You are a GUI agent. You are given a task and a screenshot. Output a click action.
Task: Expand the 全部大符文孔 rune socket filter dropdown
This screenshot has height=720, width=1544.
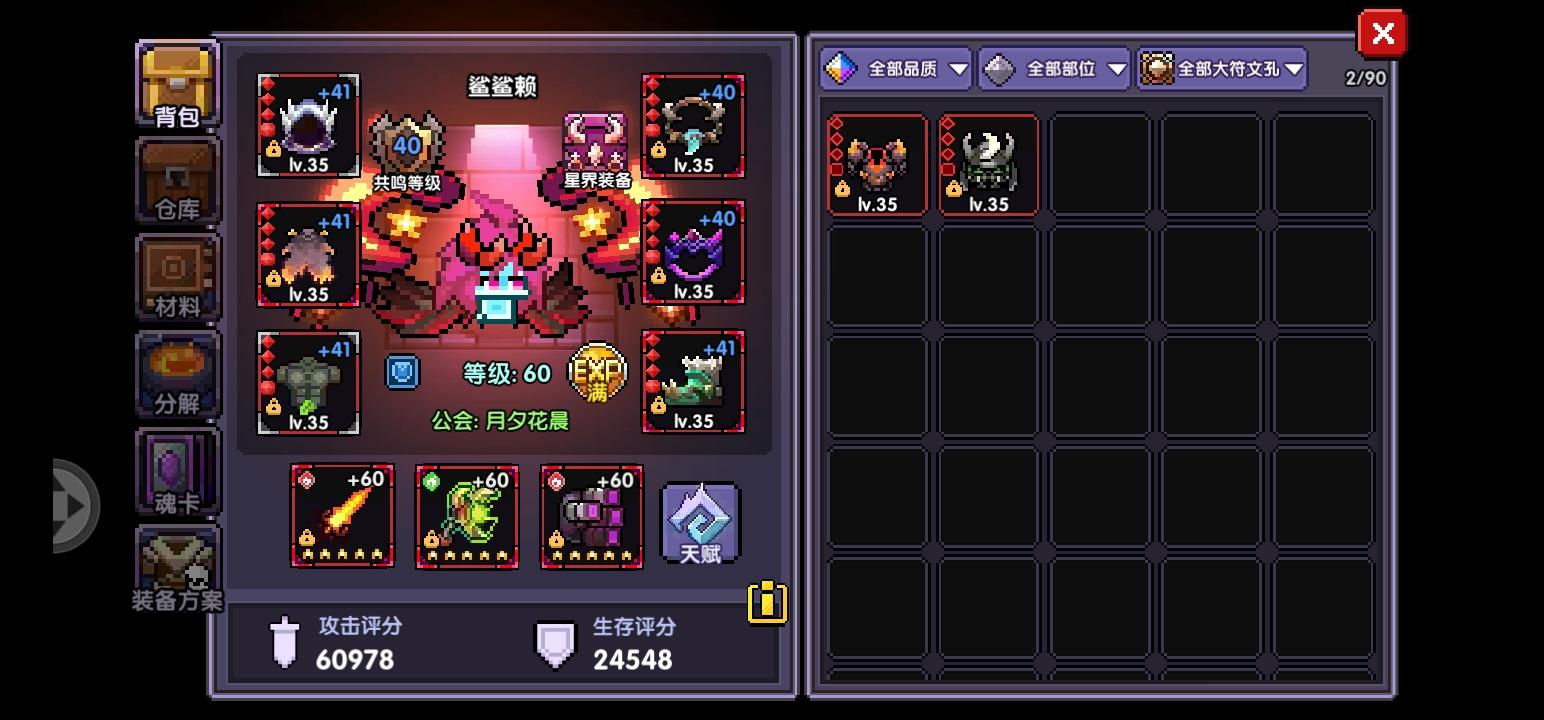pyautogui.click(x=1222, y=69)
